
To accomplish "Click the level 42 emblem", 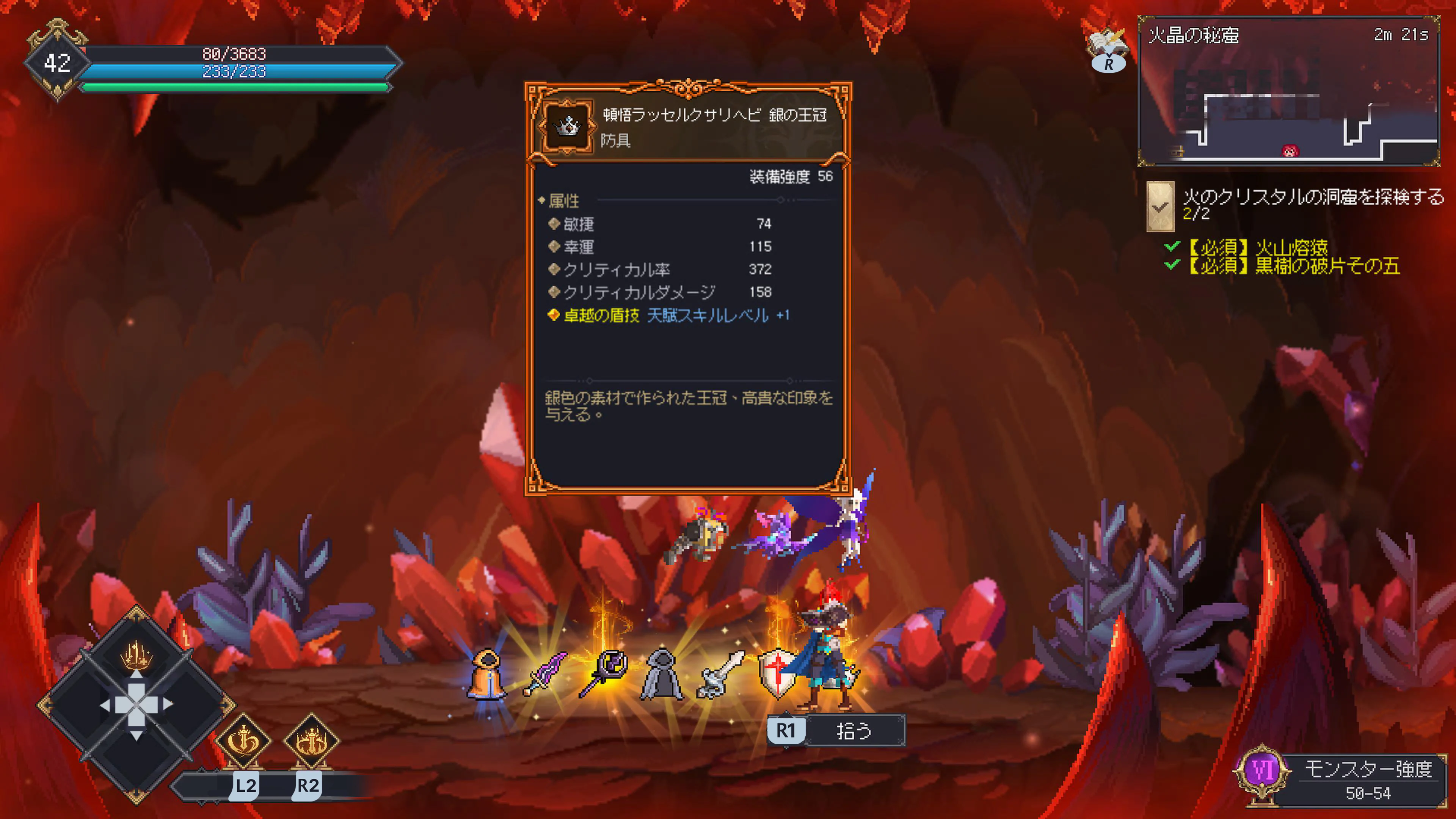I will [x=58, y=63].
